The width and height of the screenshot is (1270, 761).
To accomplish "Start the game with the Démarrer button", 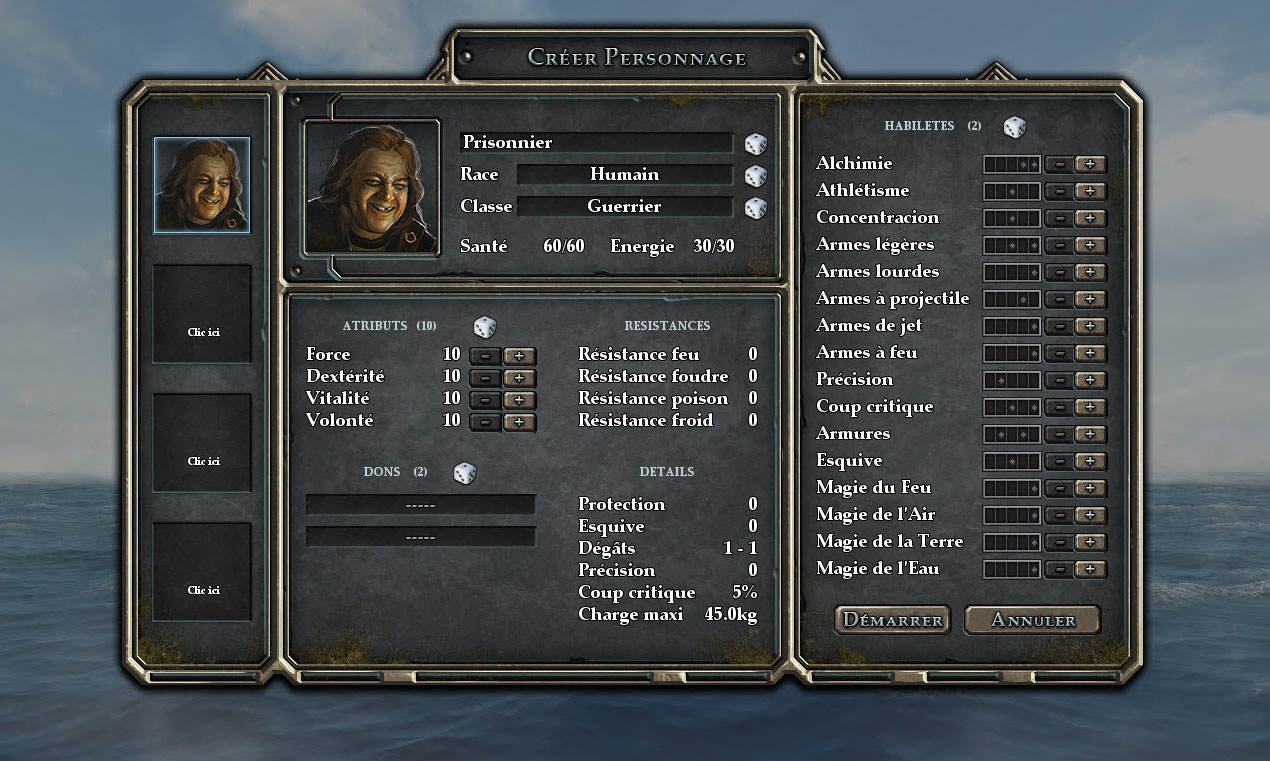I will pyautogui.click(x=892, y=620).
